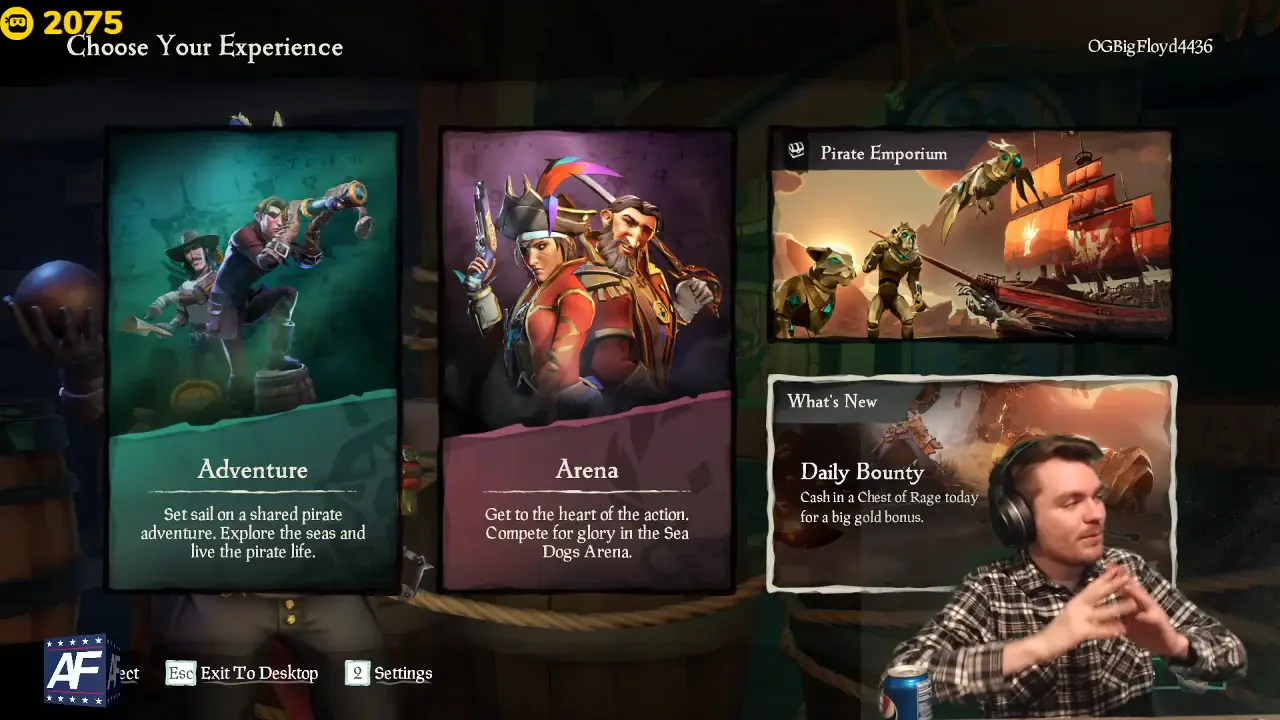Viewport: 1280px width, 720px height.
Task: Click the gamertag OGBigFloyd4436
Action: (1150, 46)
